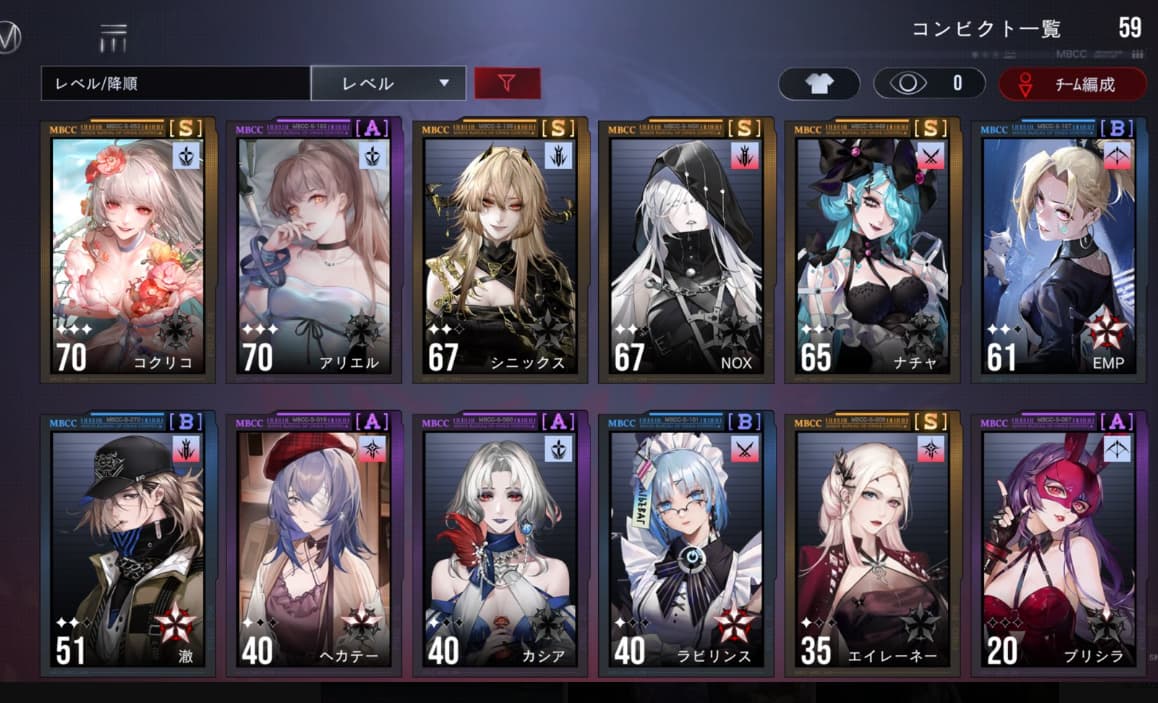Open the チーム編成 team formation button
Image resolution: width=1158 pixels, height=703 pixels.
(x=1072, y=84)
